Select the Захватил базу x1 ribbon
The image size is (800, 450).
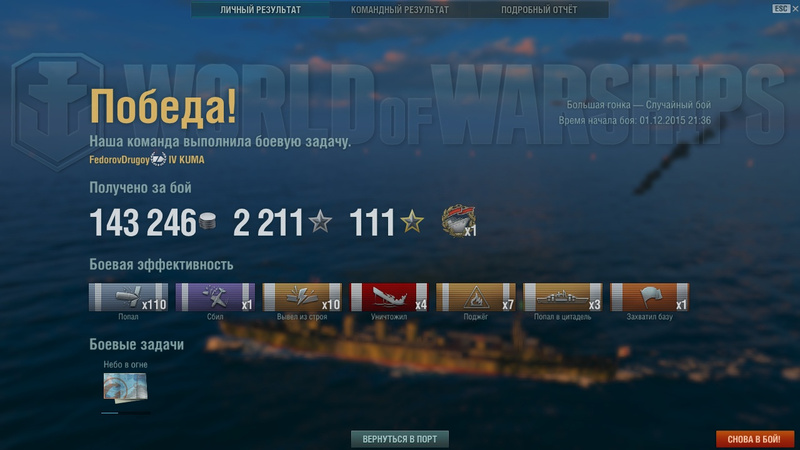point(650,297)
